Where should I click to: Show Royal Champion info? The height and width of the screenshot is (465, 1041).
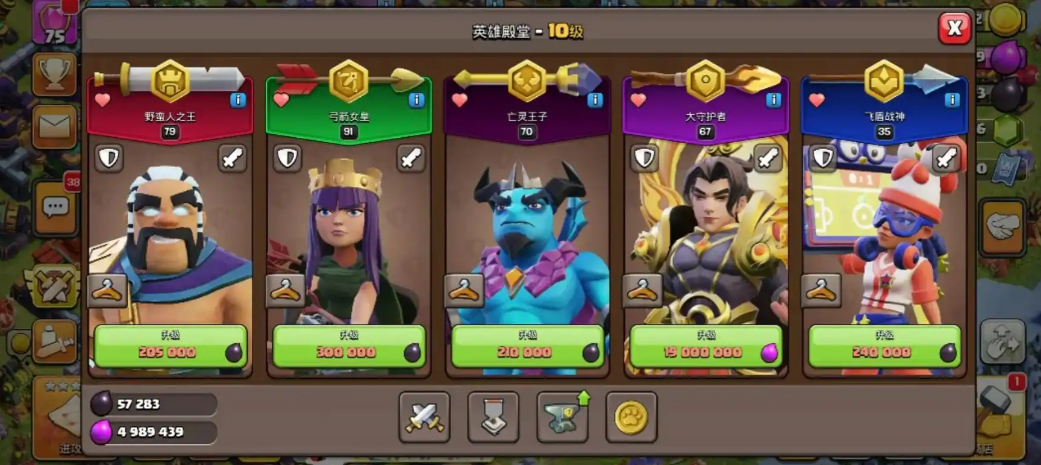952,100
